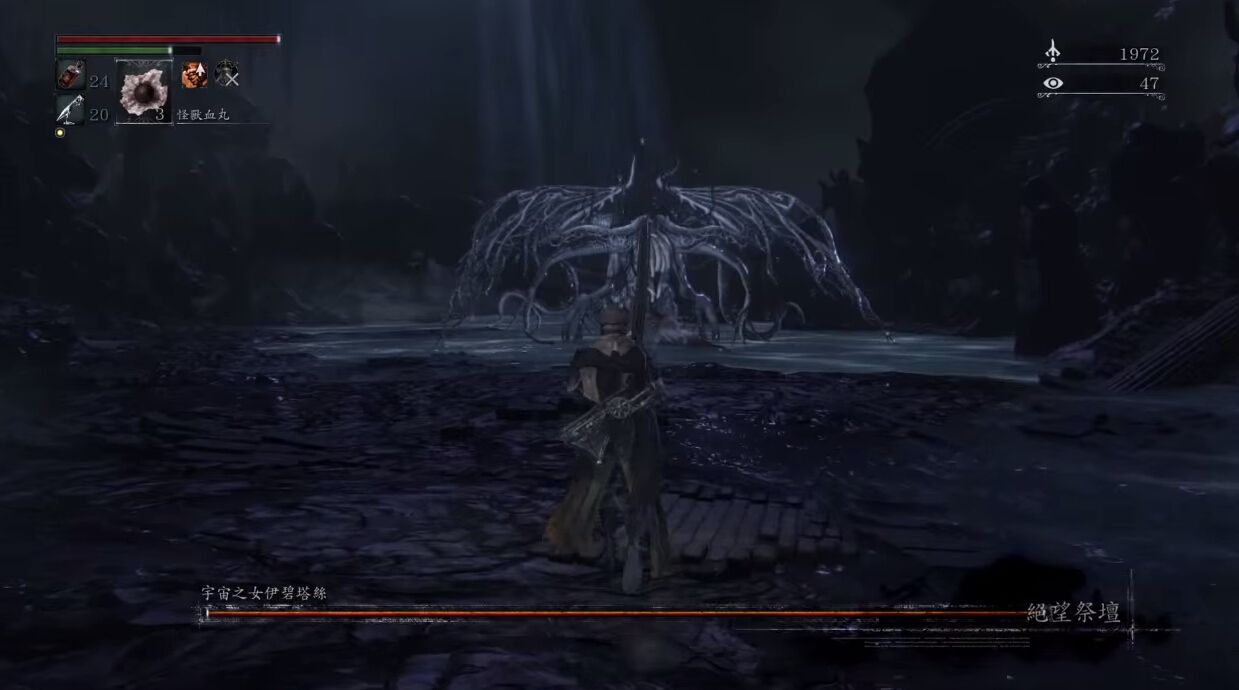Click the insight eye icon
This screenshot has width=1239, height=690.
point(1052,84)
